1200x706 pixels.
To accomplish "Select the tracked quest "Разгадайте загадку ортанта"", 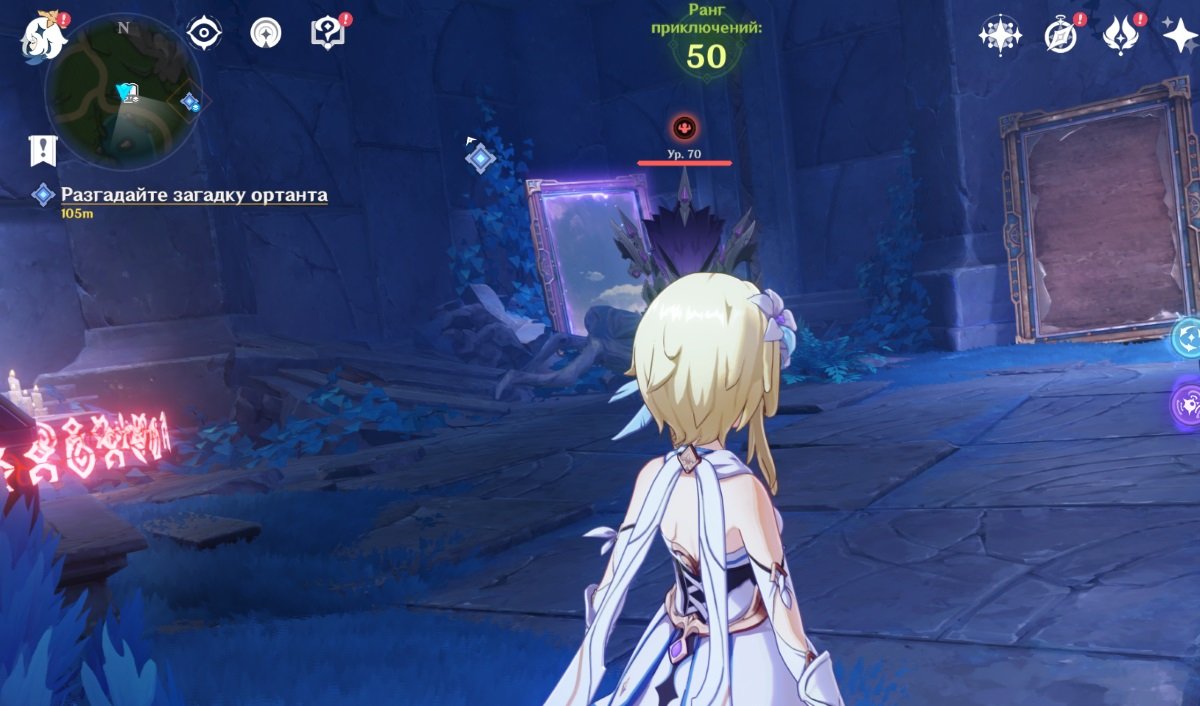I will pyautogui.click(x=193, y=195).
